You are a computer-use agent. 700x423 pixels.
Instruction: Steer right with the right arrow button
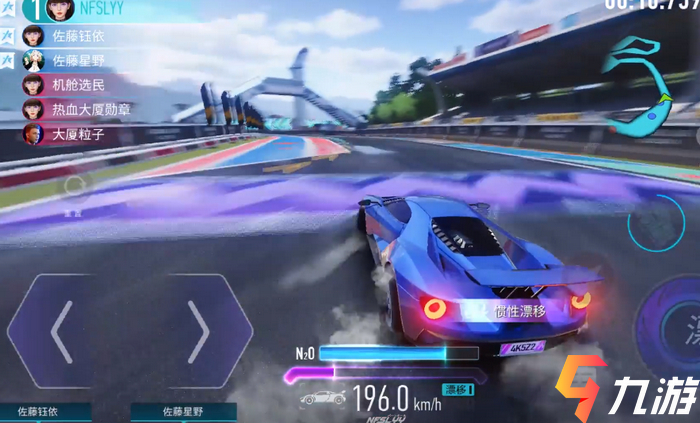pos(198,330)
